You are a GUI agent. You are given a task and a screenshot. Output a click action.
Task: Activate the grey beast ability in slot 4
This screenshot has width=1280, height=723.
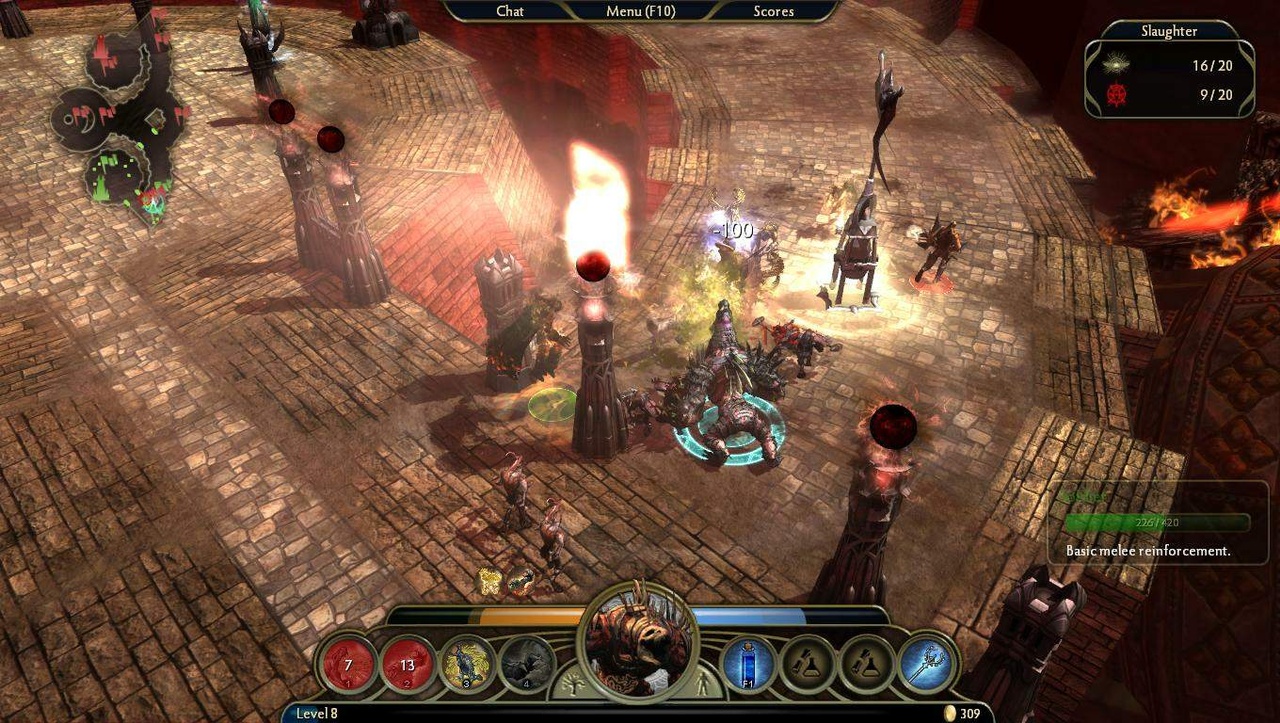point(526,664)
